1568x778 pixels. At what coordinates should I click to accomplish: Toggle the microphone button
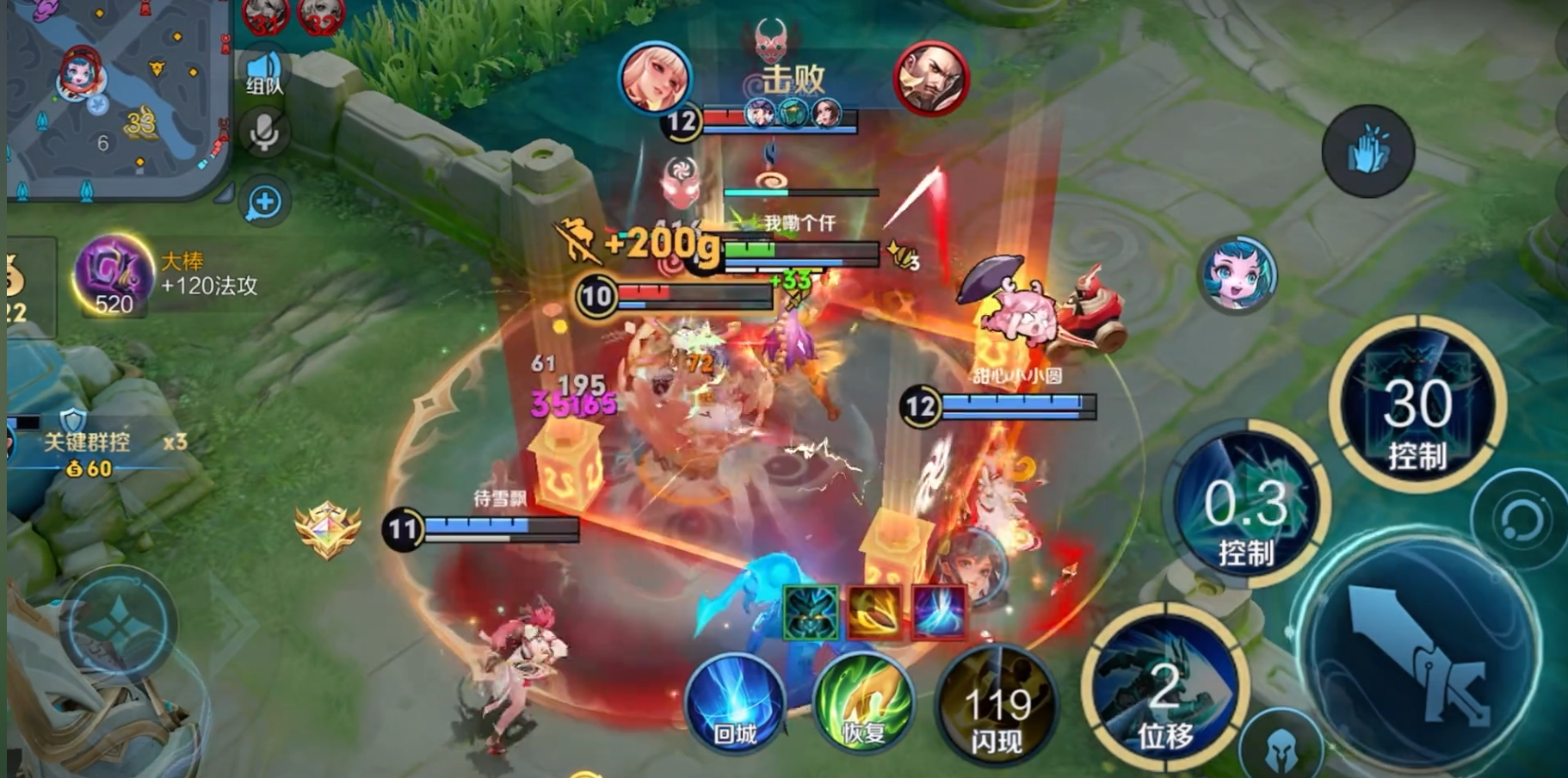264,133
